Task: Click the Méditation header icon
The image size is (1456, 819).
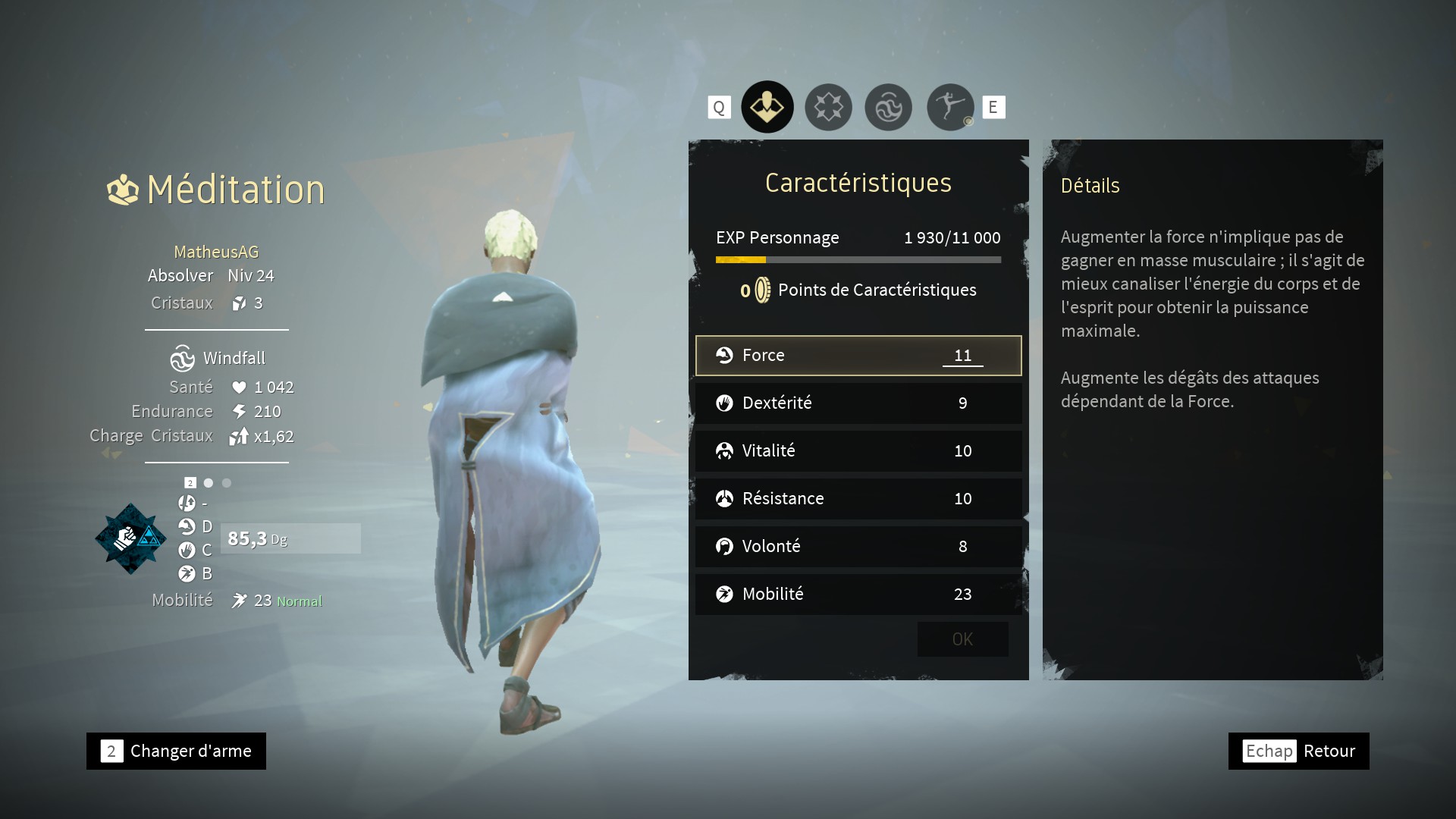Action: click(124, 188)
